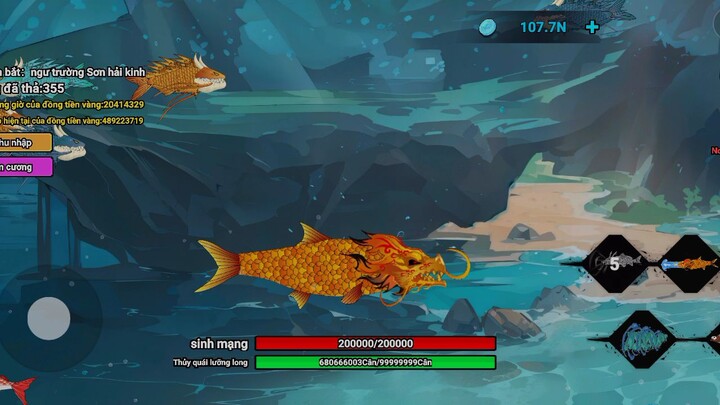This screenshot has height=405, width=720.
Task: Tap the plus button beside the 107.7N currency
Action: pos(592,27)
